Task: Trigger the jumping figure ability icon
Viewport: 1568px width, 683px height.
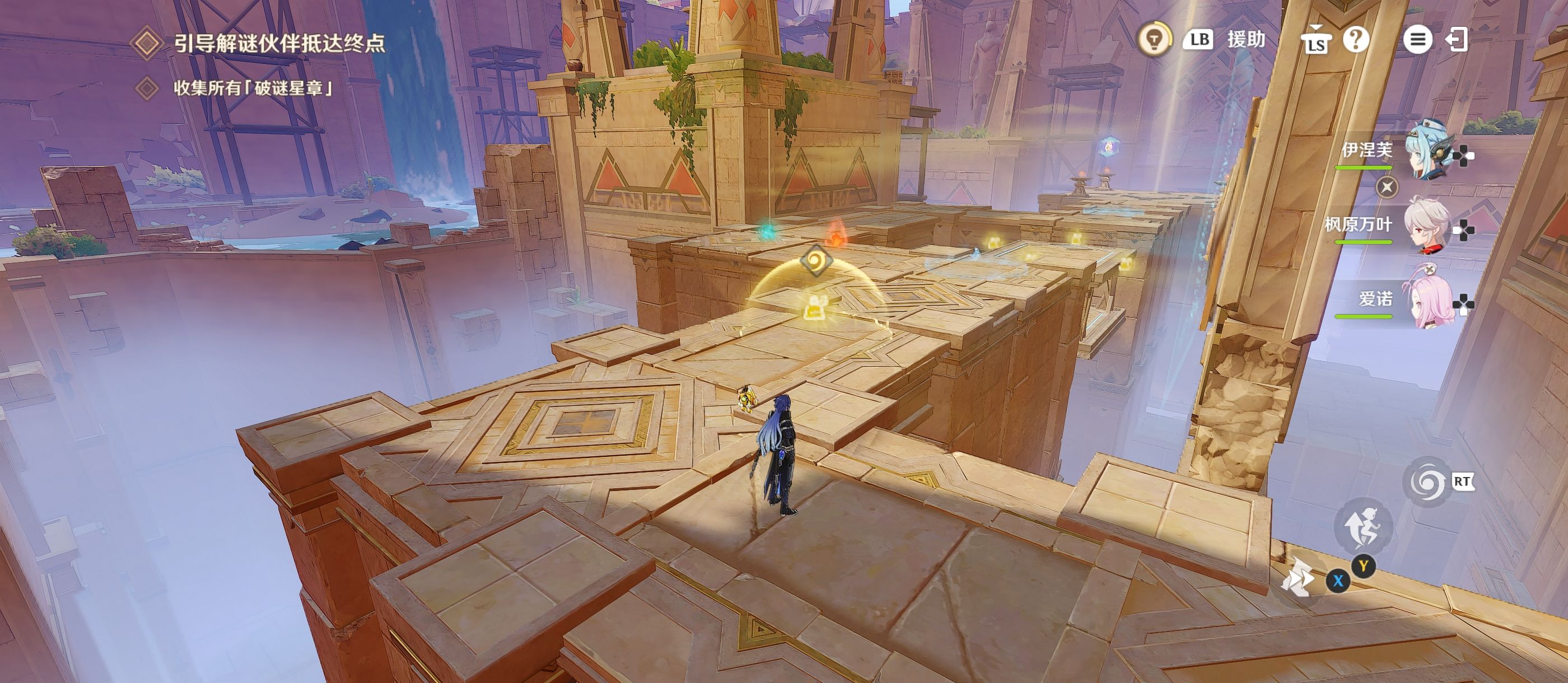Action: 1363,527
